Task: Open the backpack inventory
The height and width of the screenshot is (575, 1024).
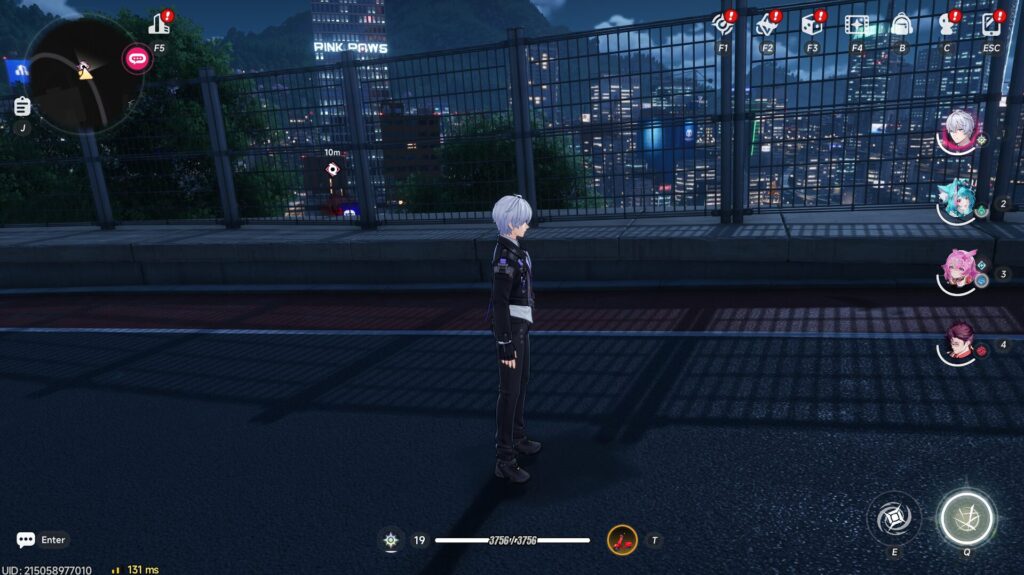Action: pyautogui.click(x=901, y=24)
